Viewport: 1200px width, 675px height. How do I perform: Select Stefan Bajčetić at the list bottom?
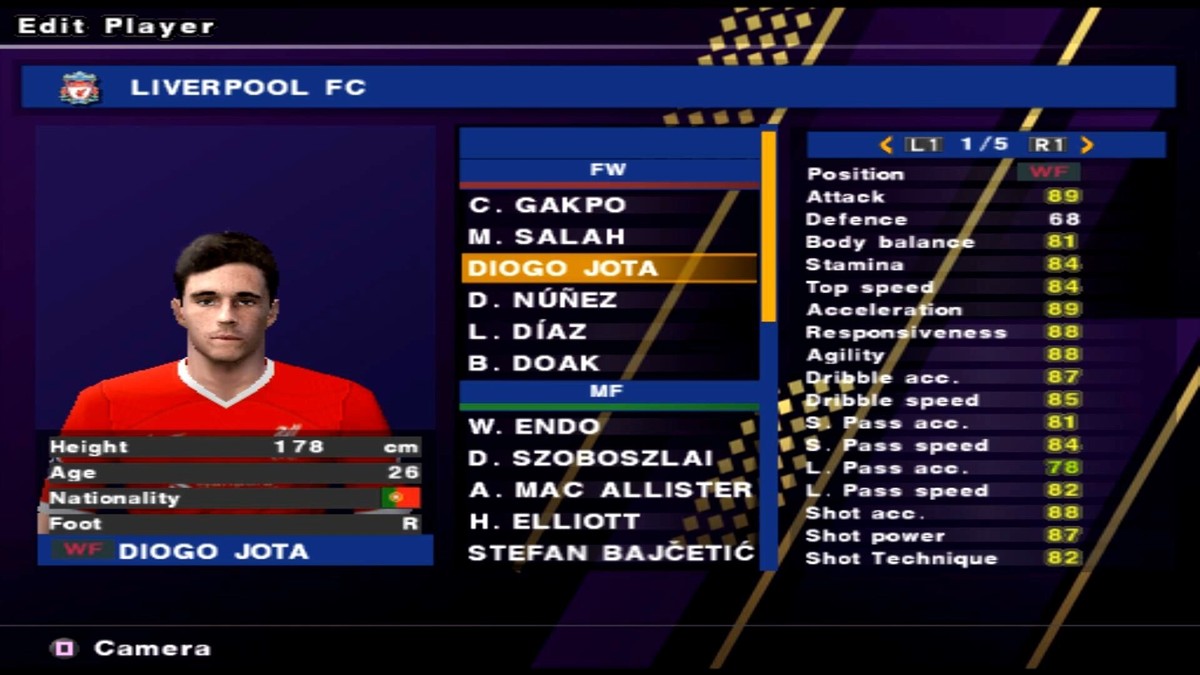click(610, 553)
